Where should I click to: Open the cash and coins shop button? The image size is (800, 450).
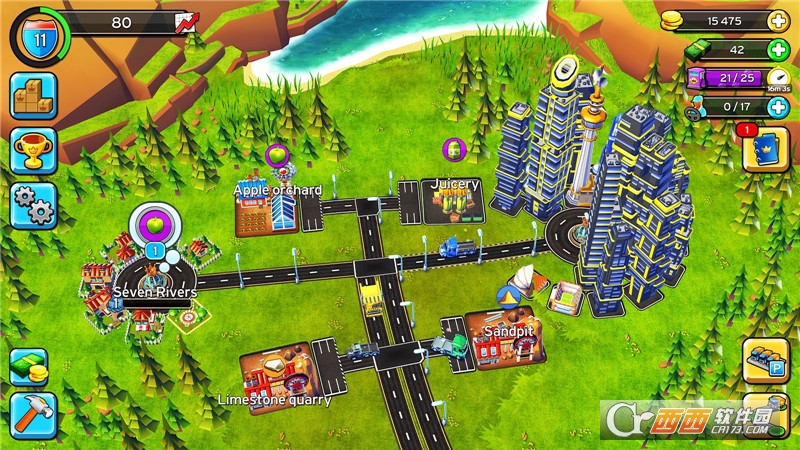pos(29,367)
